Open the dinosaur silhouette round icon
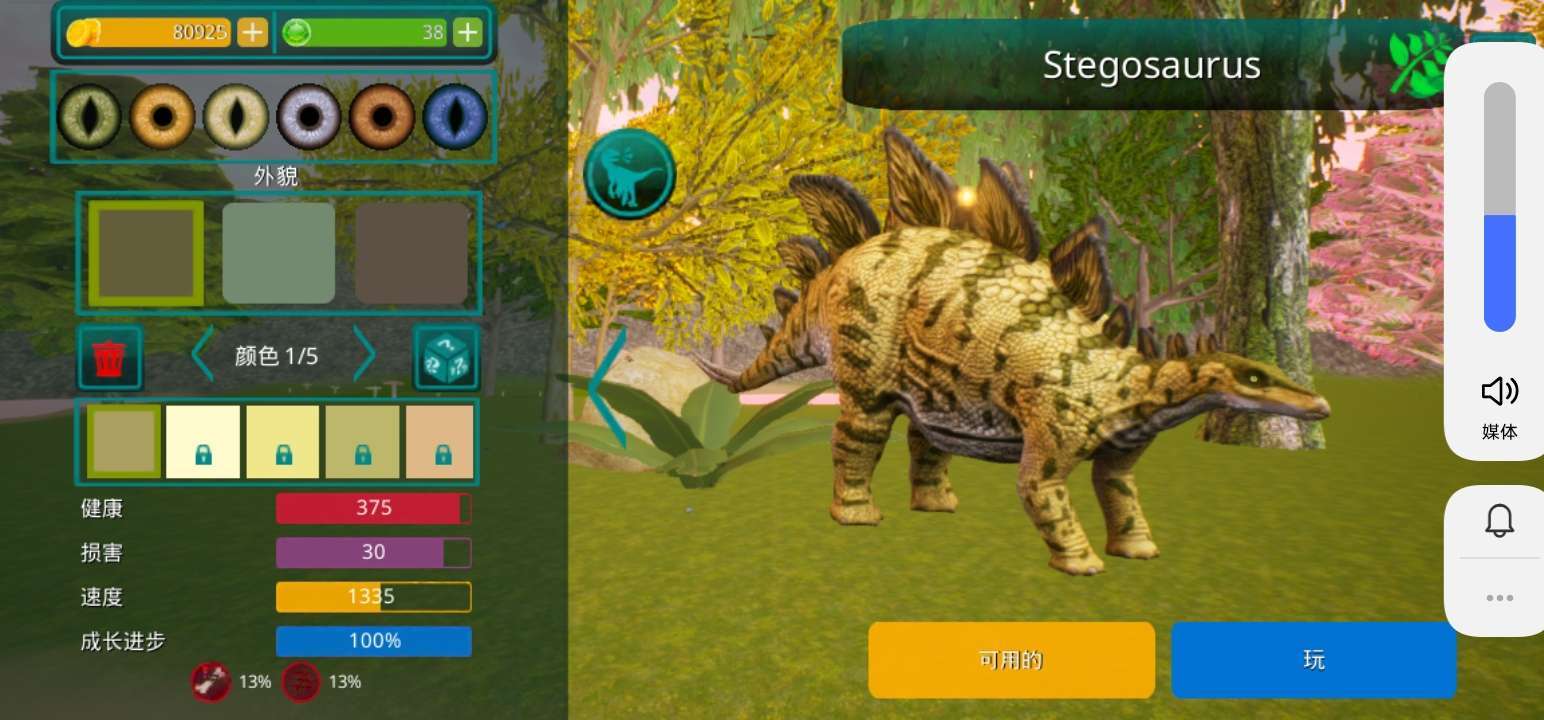1544x720 pixels. point(630,174)
